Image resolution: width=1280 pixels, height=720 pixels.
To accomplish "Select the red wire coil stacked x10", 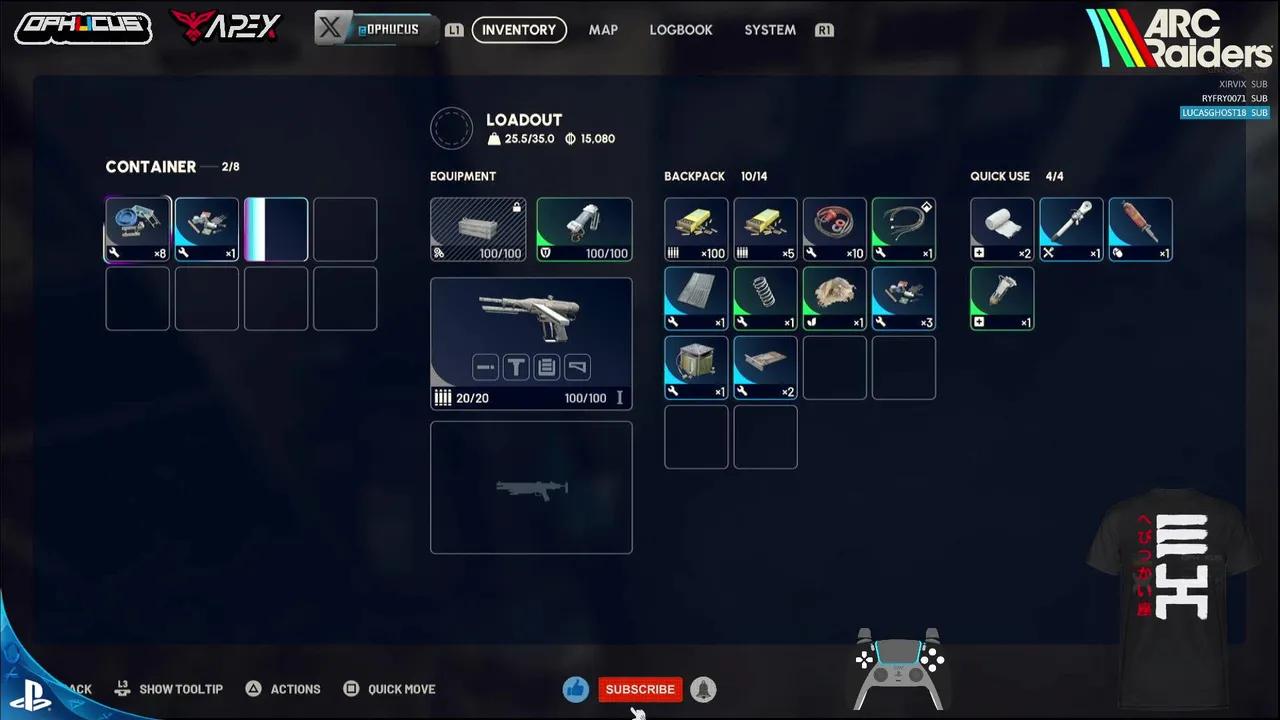I will click(x=834, y=229).
